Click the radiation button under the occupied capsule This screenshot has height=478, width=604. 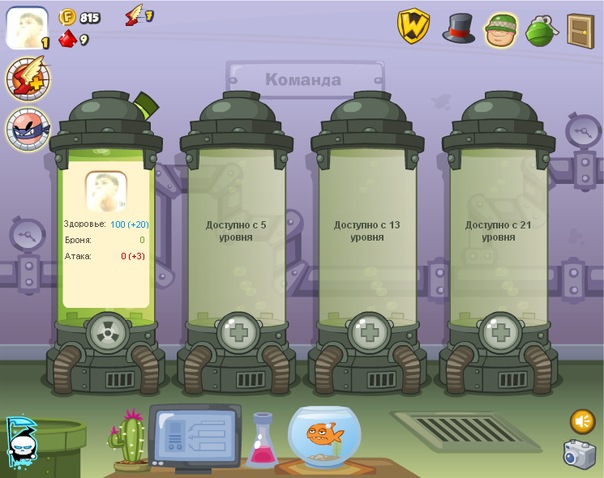click(x=105, y=333)
